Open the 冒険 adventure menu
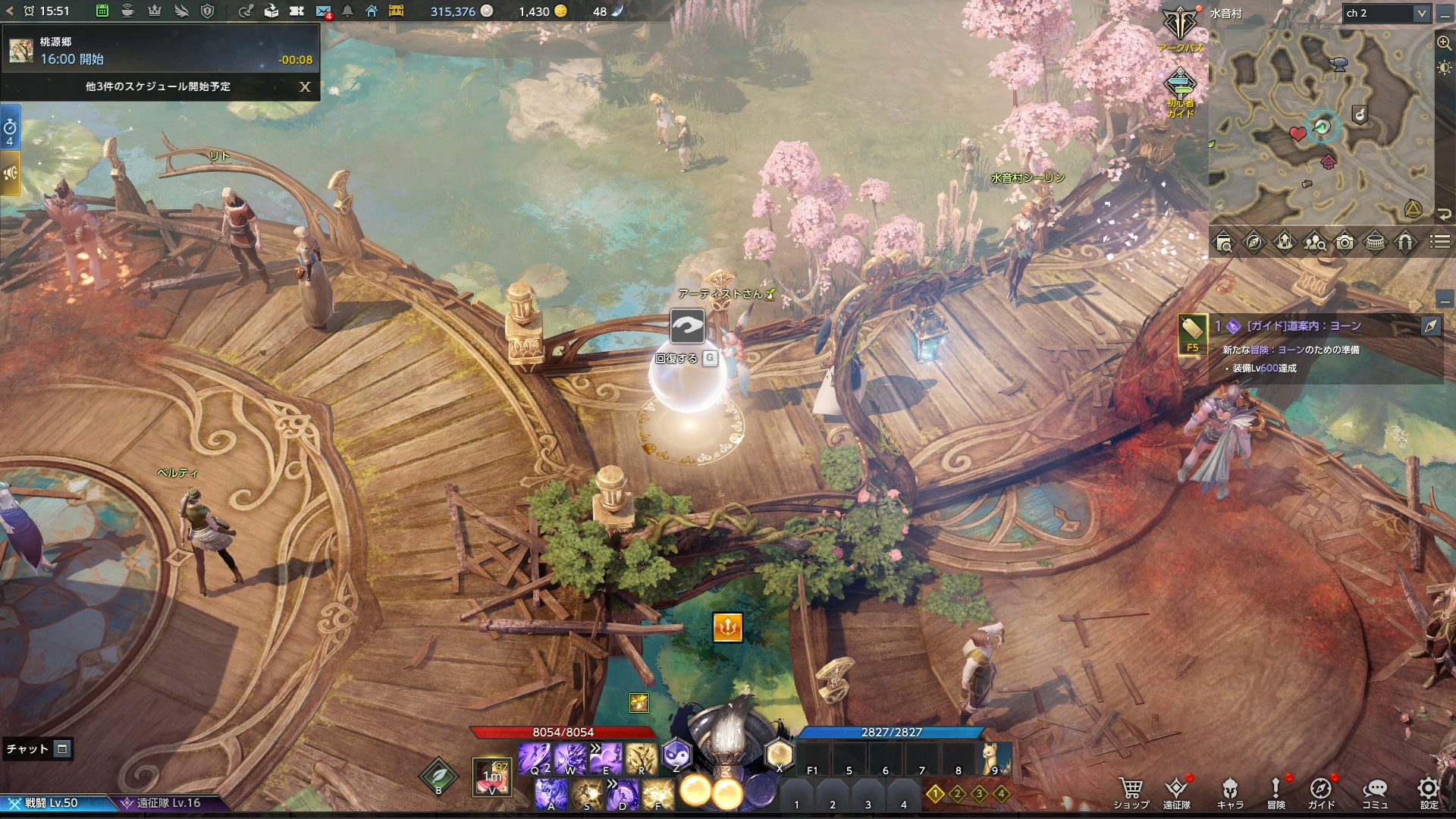Screen dimensions: 1456x819 coord(1276,793)
